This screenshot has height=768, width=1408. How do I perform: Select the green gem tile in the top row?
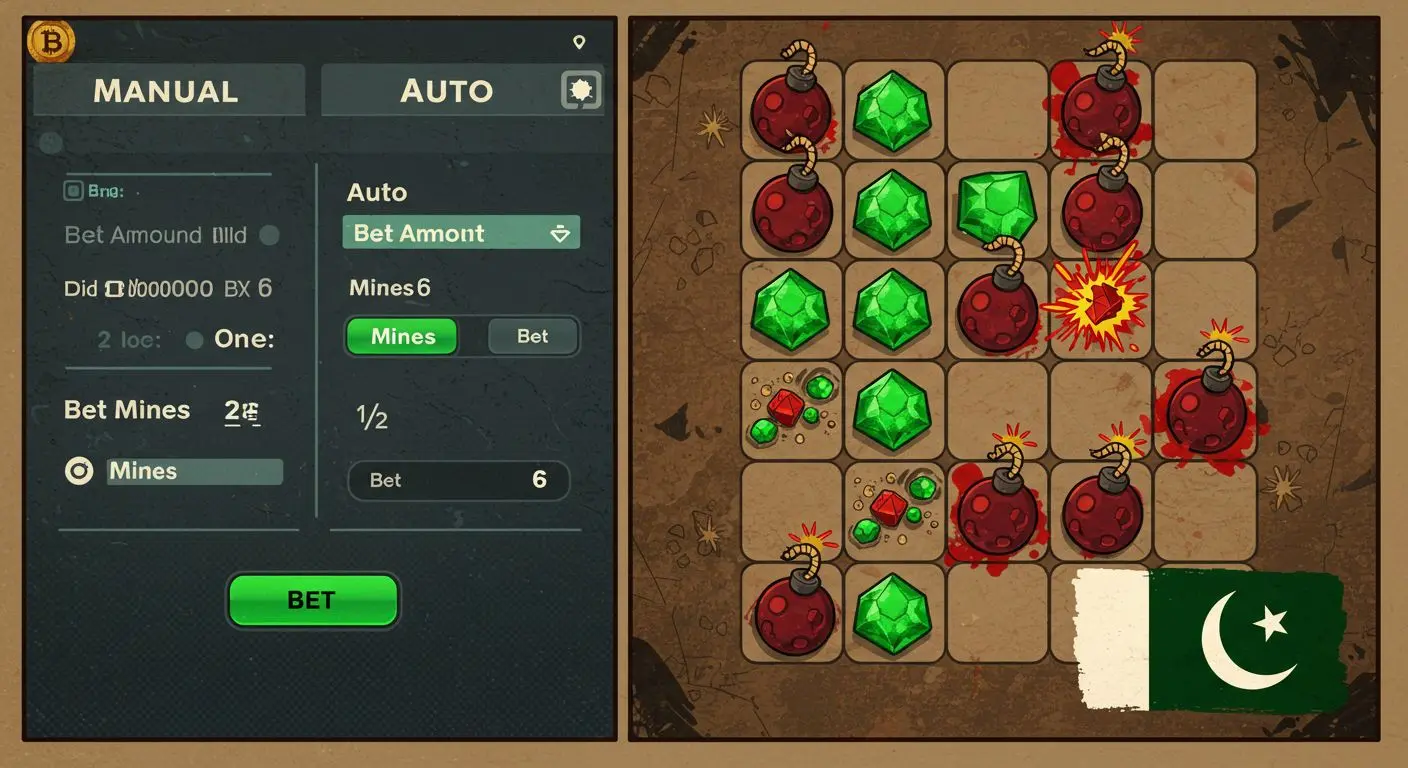(893, 107)
